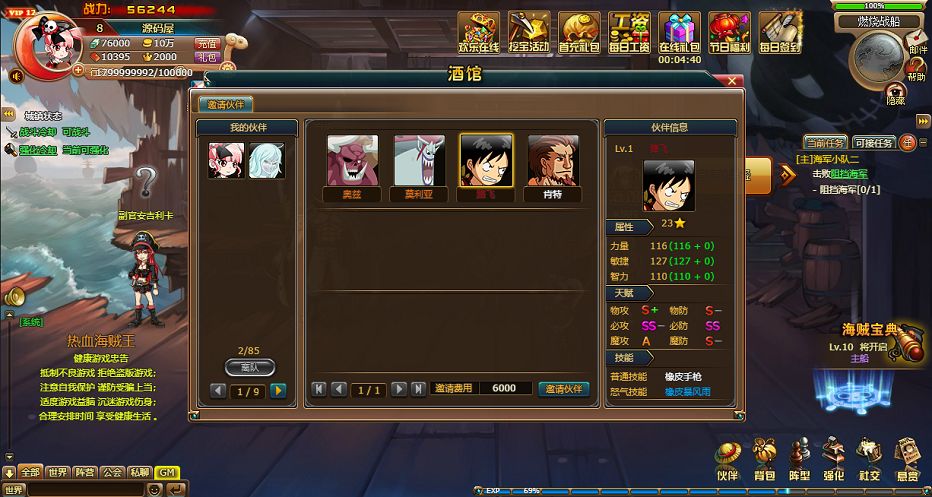Open the 挖宝活动 treasure dig event
932x497 pixels.
click(529, 33)
